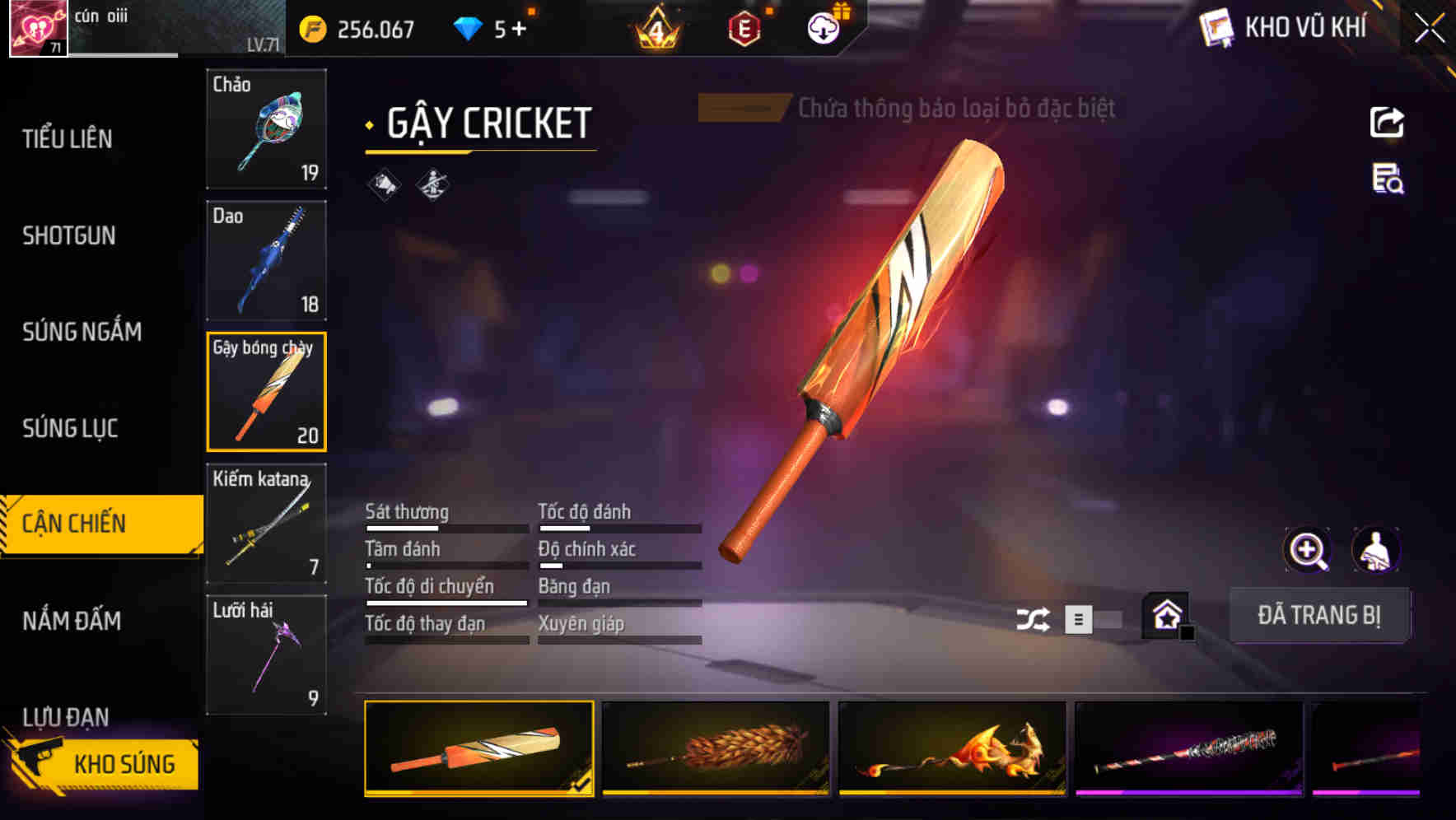Expand the SÚNG NGẮM category
This screenshot has width=1456, height=820.
click(x=82, y=332)
